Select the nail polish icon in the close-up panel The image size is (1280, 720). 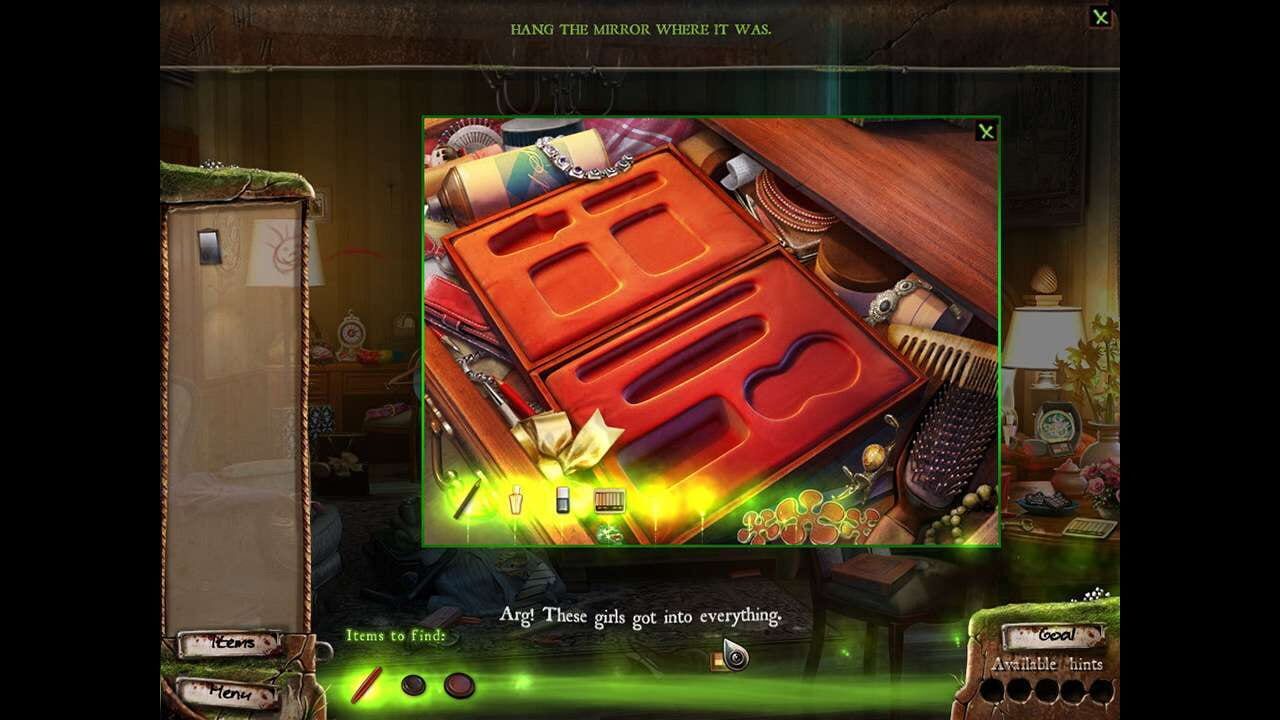pos(562,500)
